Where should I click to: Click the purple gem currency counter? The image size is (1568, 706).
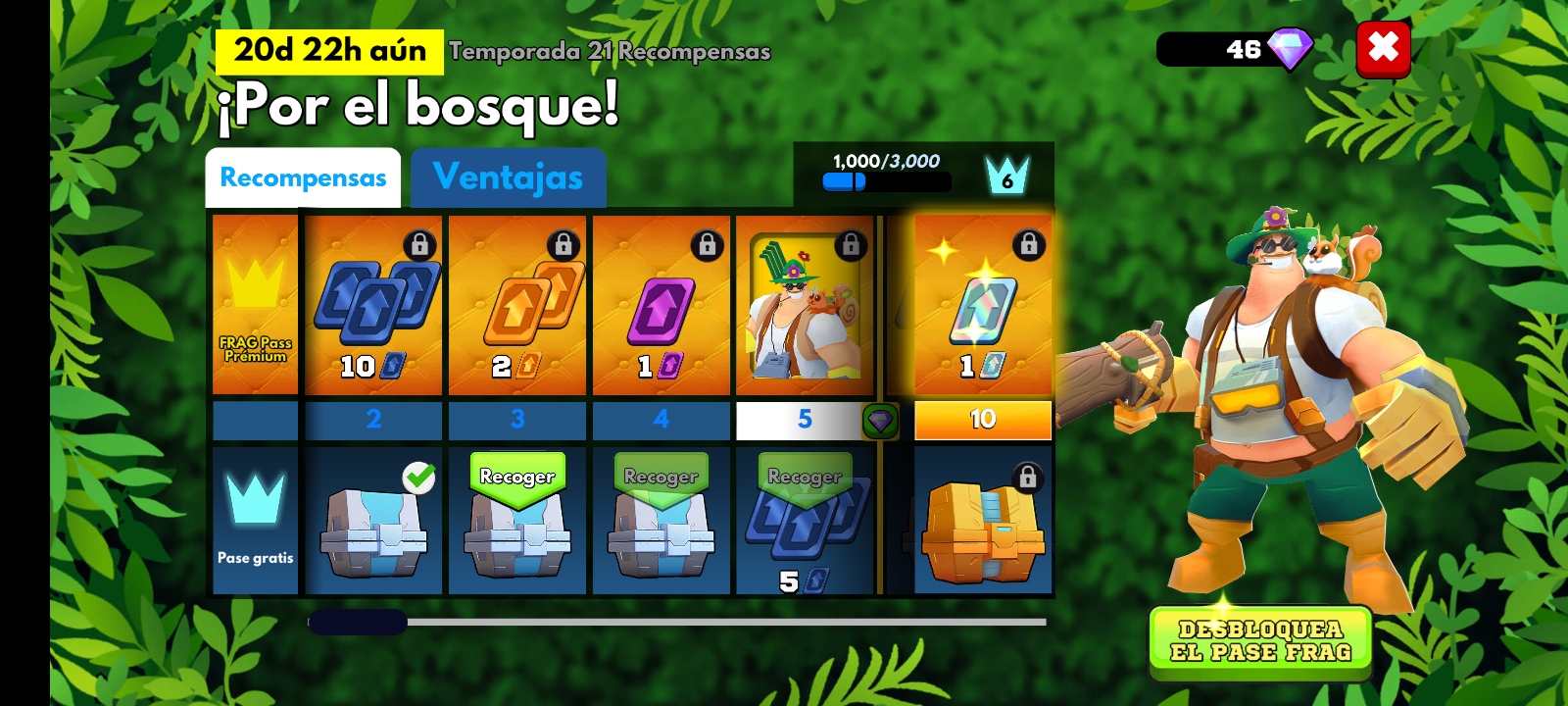pyautogui.click(x=1235, y=49)
